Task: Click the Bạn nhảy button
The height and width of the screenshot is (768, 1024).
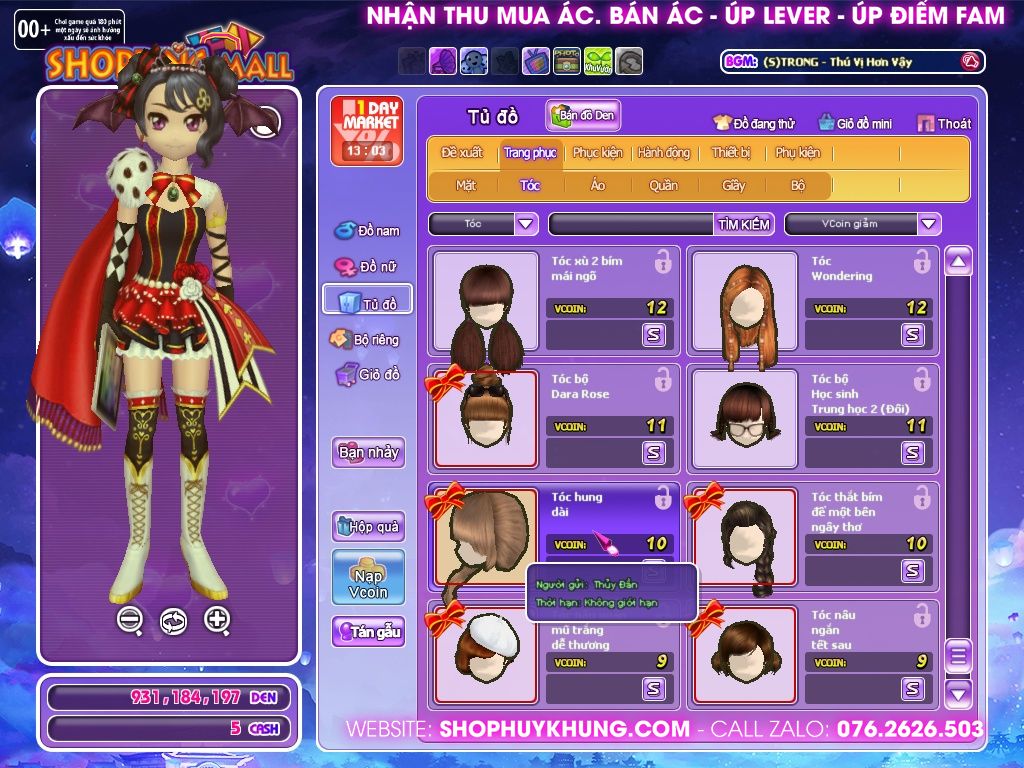Action: (368, 452)
